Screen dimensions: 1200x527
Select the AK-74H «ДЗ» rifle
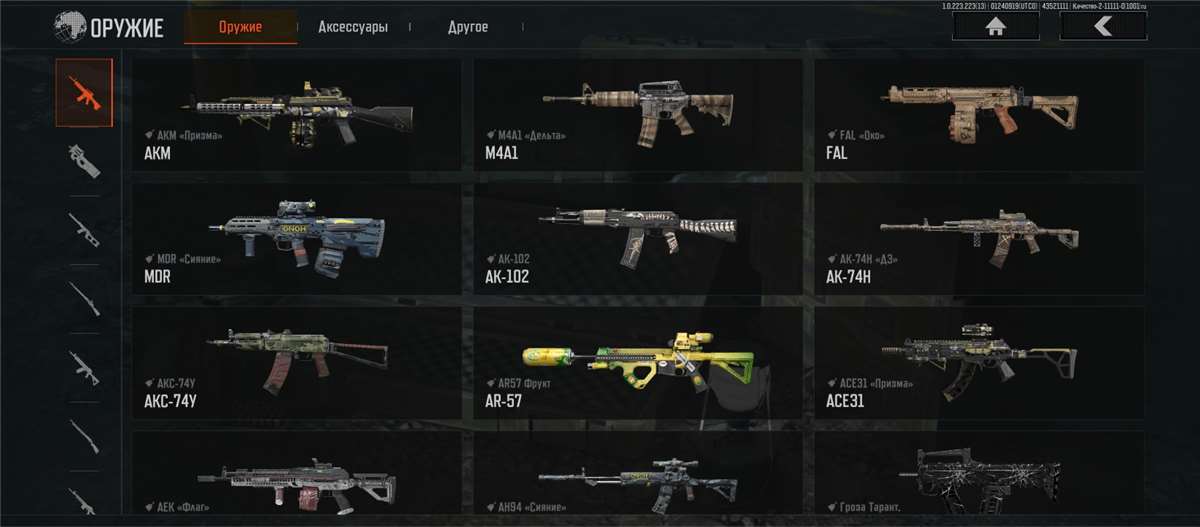979,238
